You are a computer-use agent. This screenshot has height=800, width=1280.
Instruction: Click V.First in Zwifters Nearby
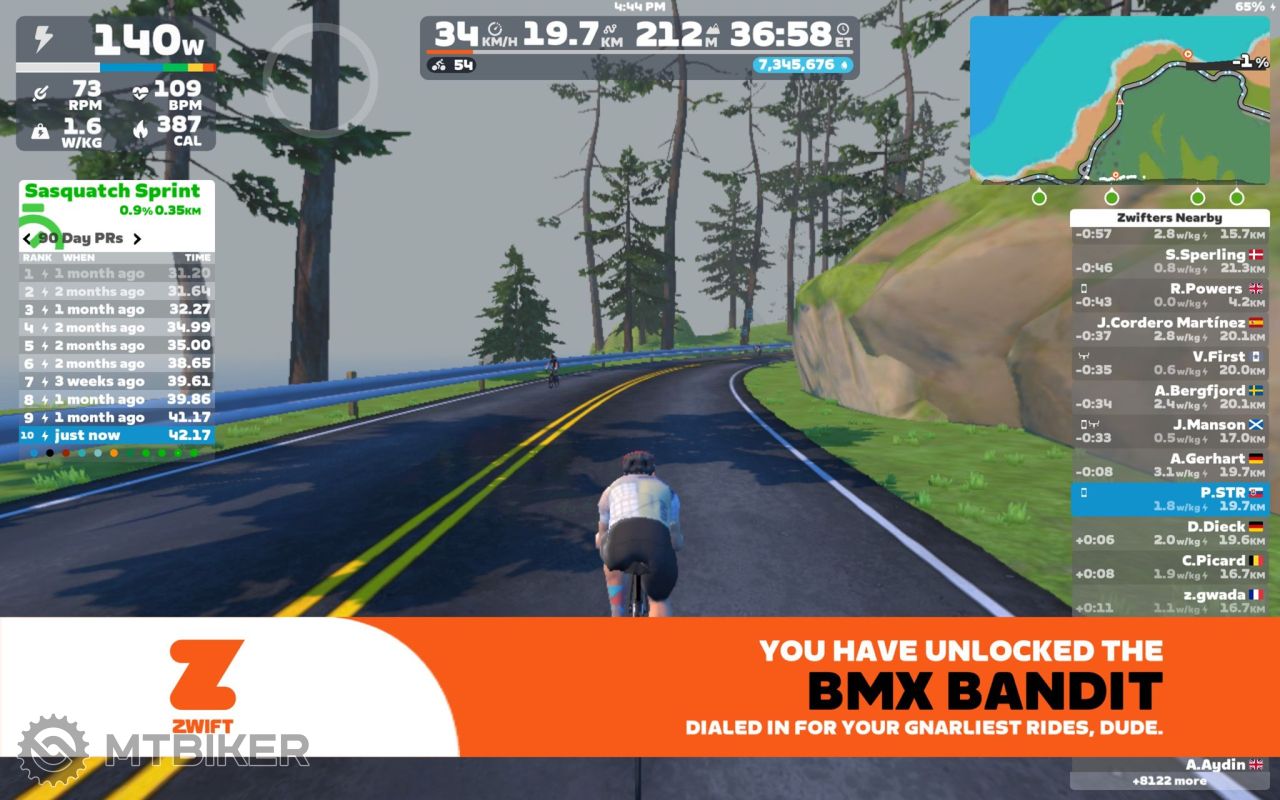[x=1168, y=363]
